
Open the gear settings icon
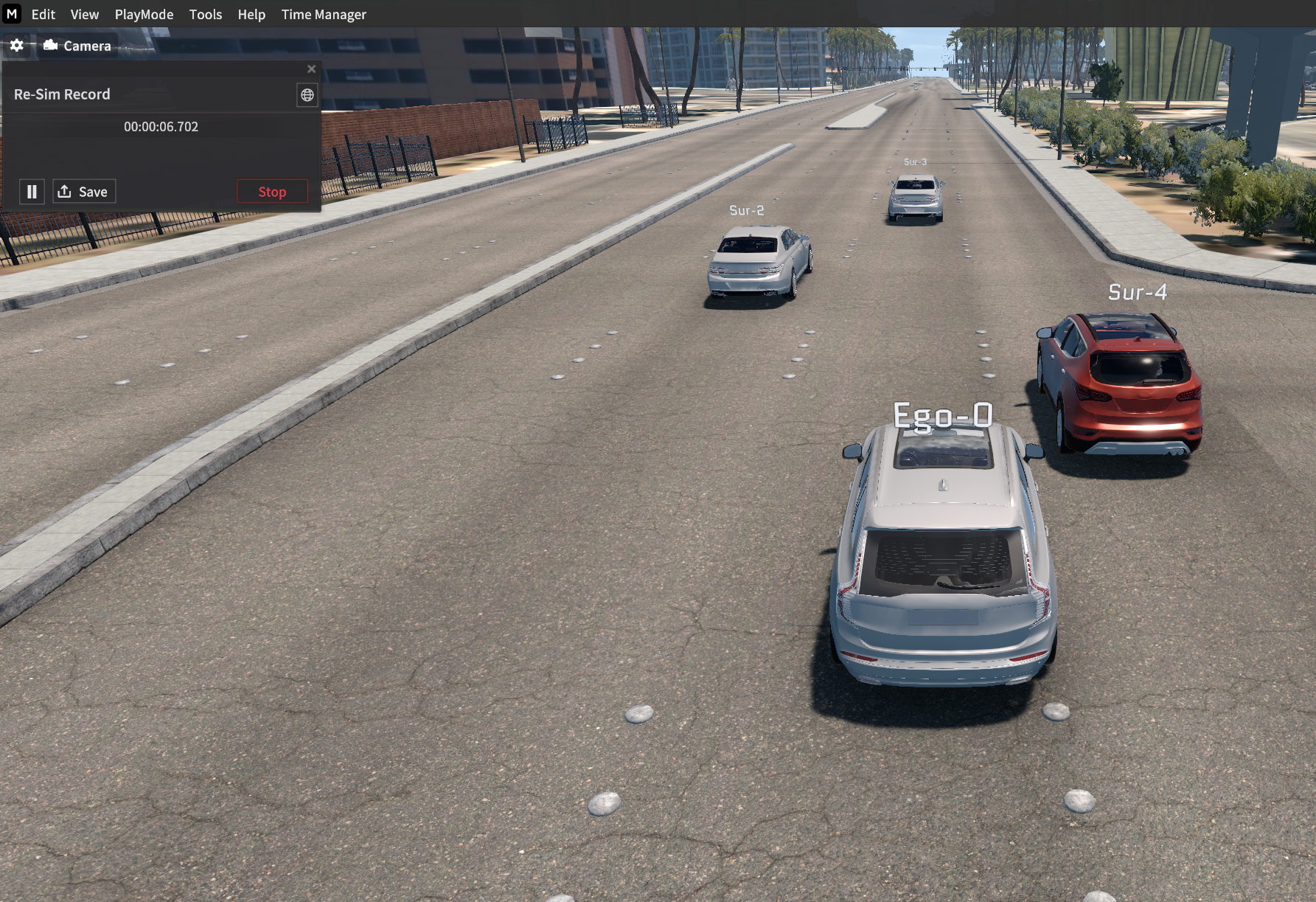click(17, 46)
